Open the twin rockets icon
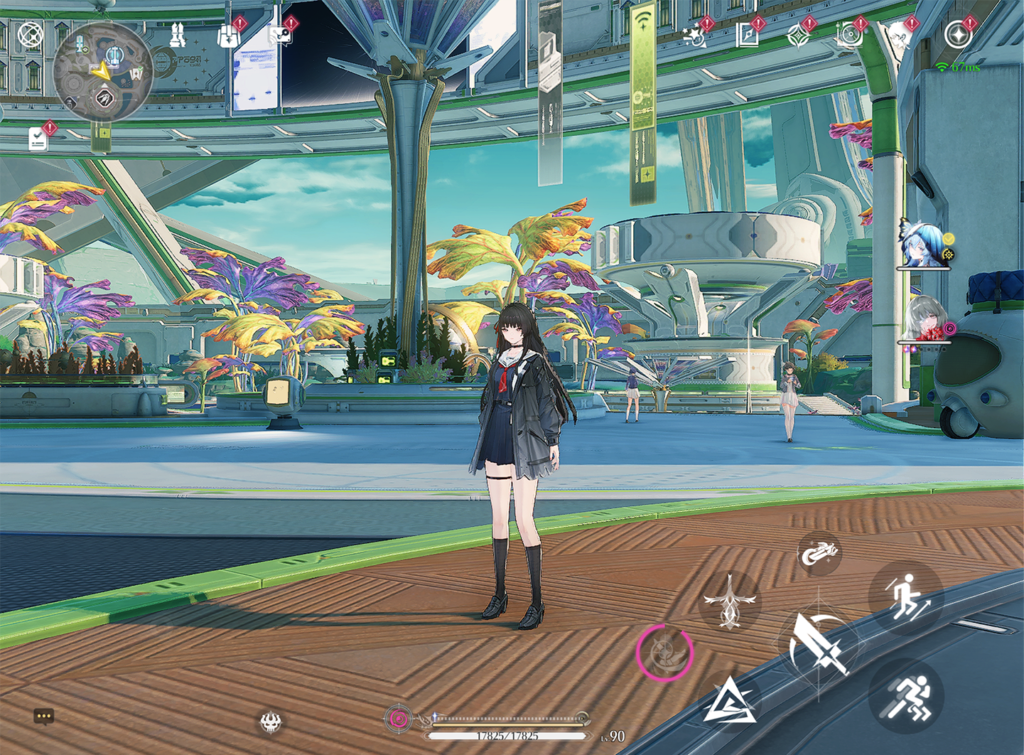Viewport: 1024px width, 755px height. (177, 36)
